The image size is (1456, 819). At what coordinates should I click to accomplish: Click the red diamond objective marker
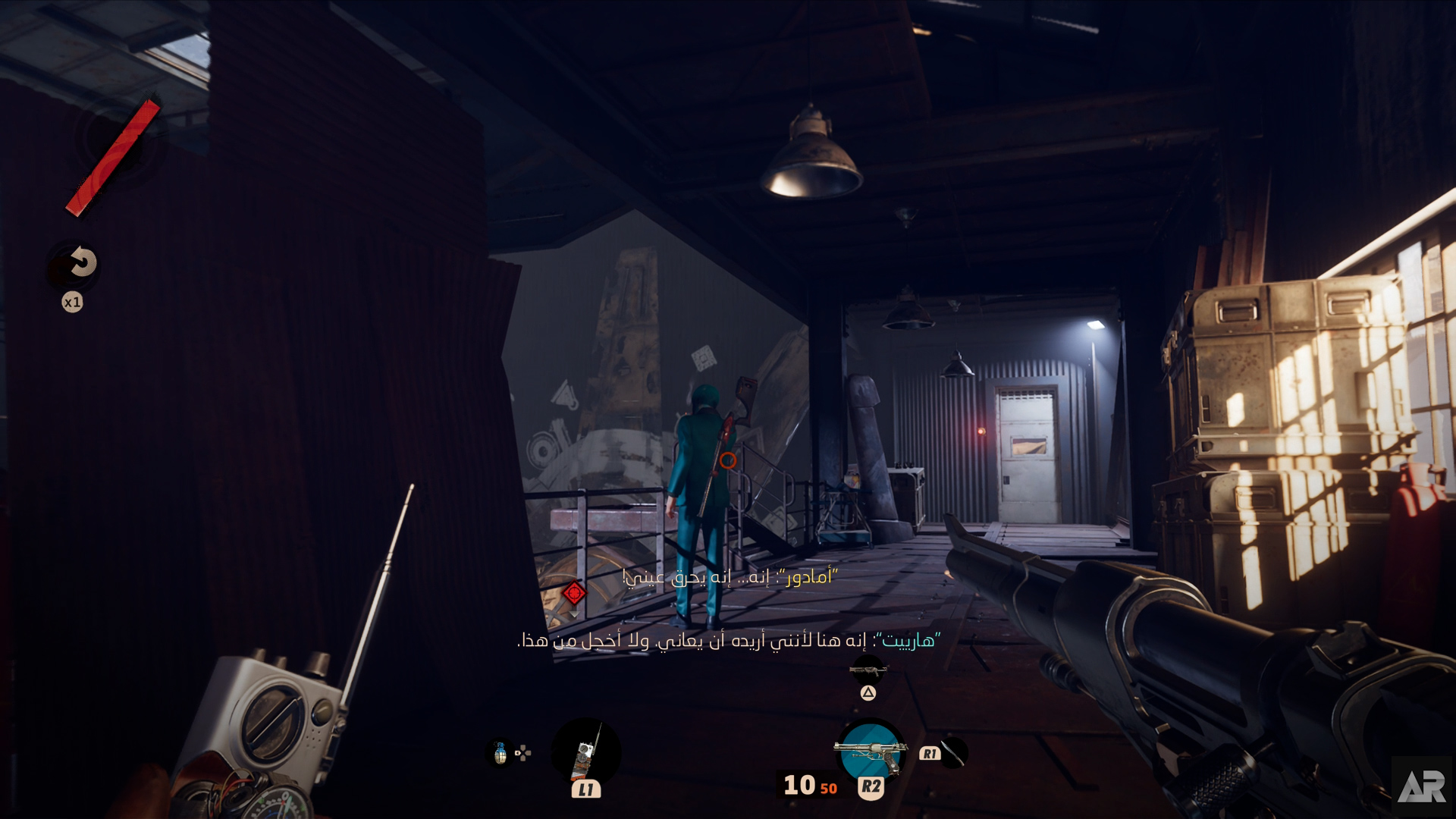coord(574,592)
